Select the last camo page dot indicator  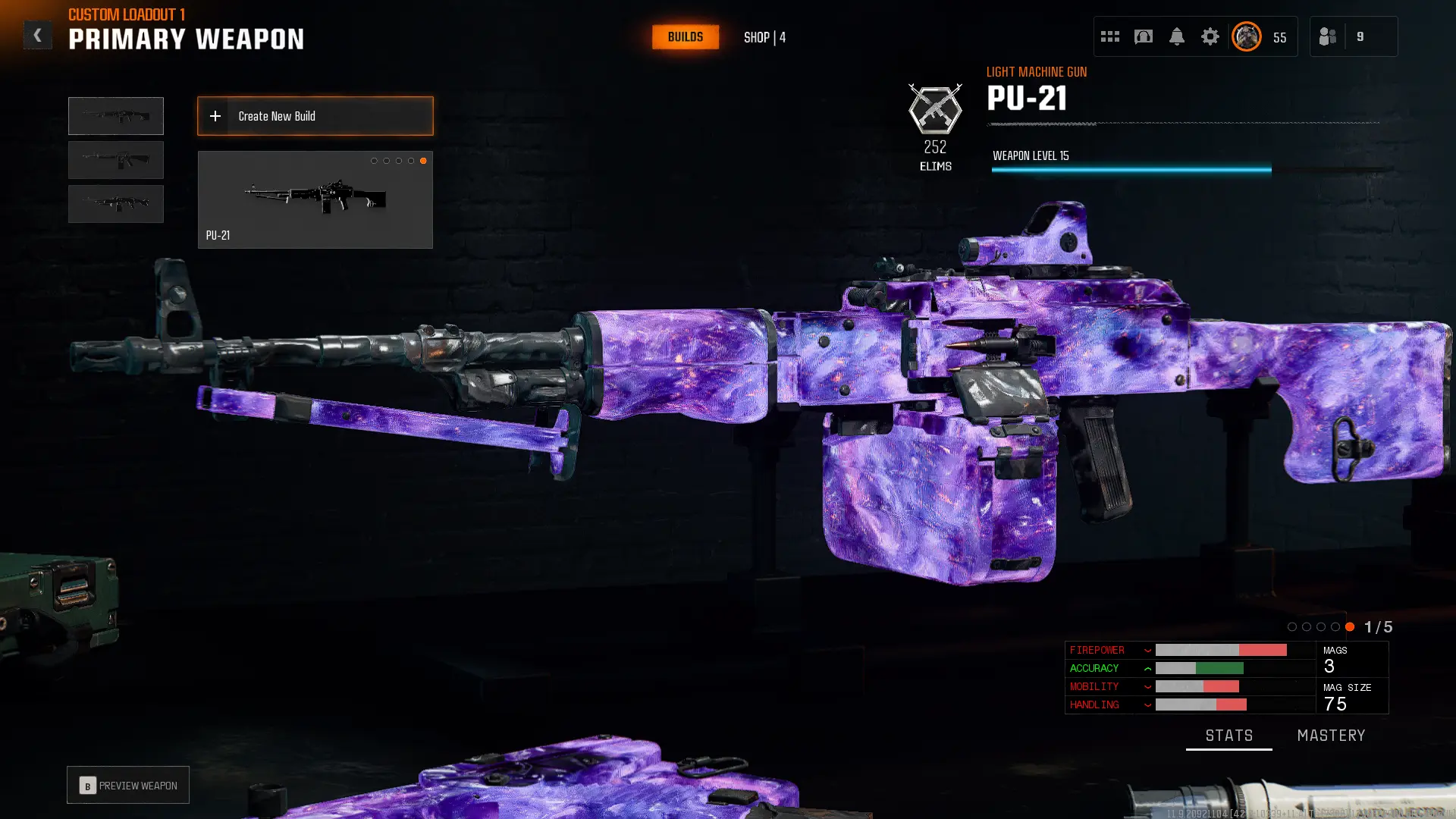(x=1350, y=627)
